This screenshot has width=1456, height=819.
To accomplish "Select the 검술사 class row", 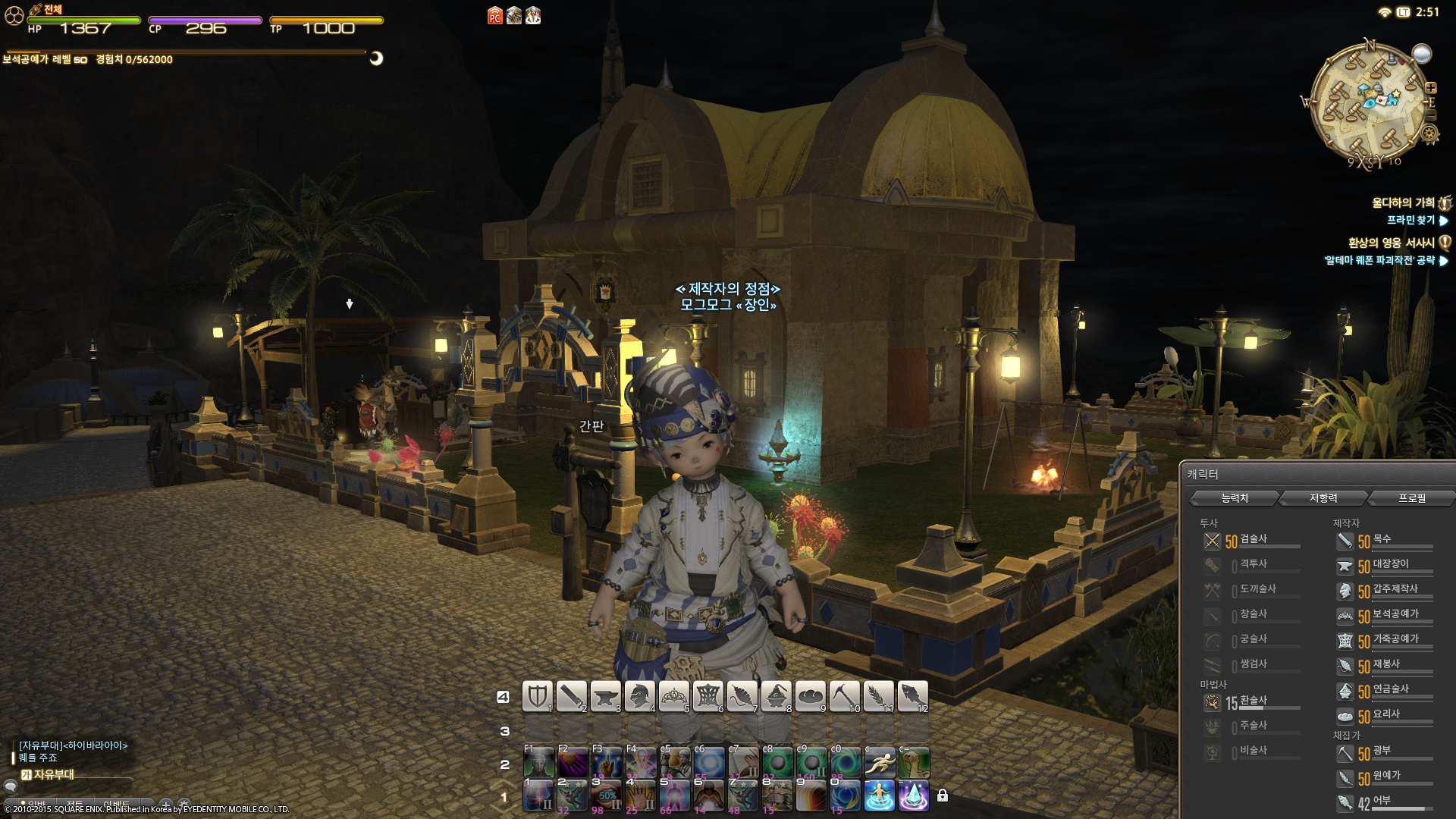I will tap(1252, 540).
